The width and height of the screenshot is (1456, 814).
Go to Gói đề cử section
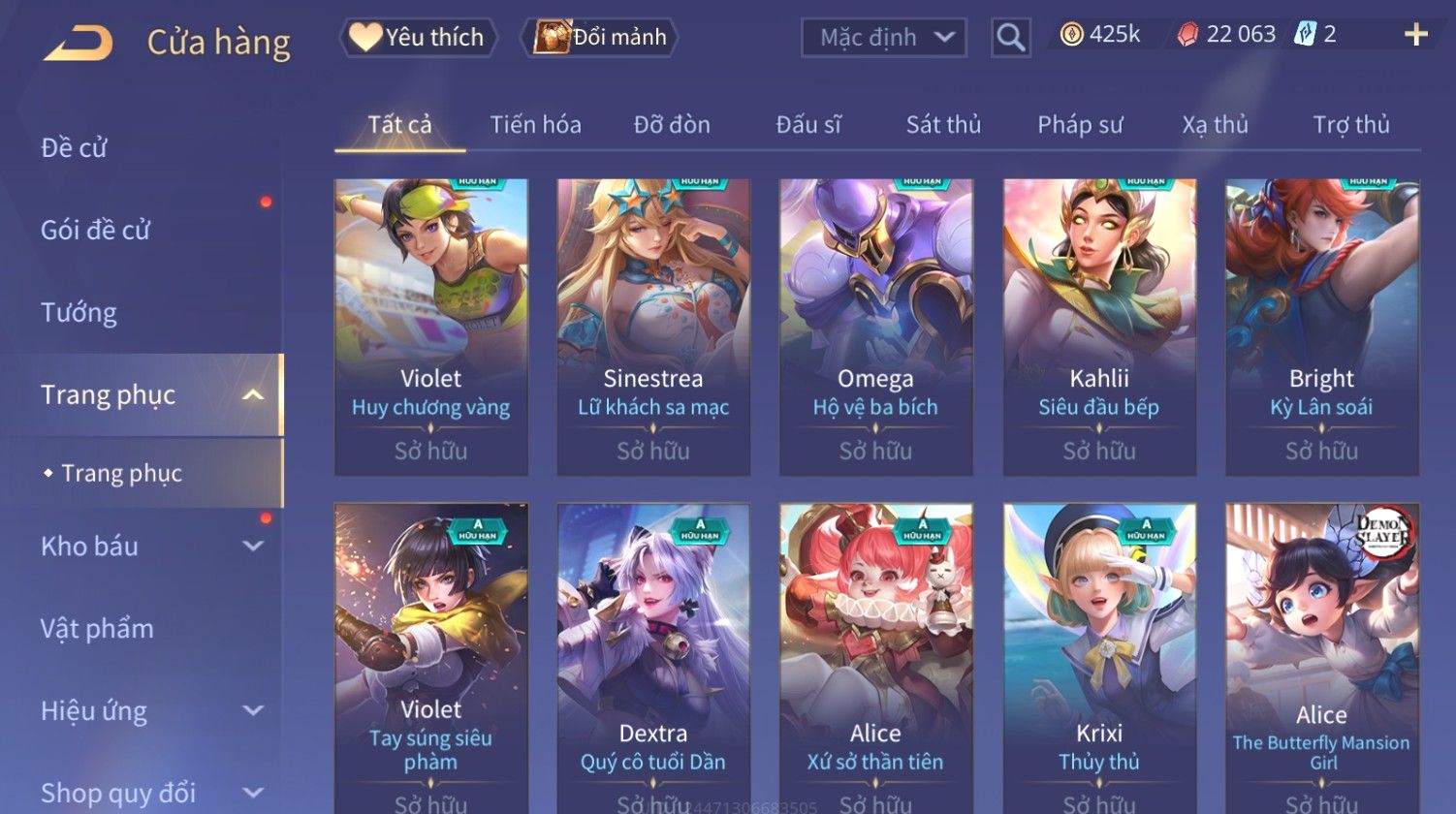coord(96,231)
